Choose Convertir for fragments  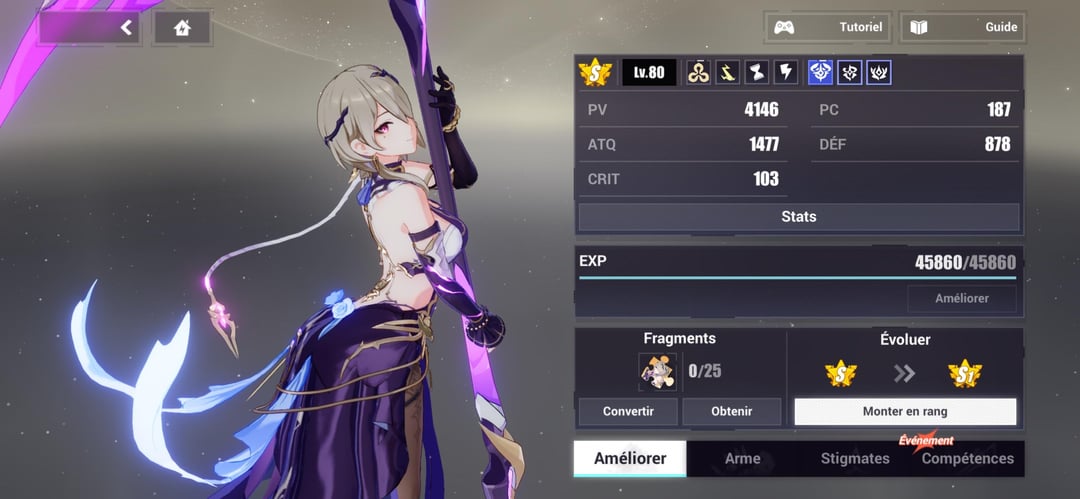[x=628, y=411]
